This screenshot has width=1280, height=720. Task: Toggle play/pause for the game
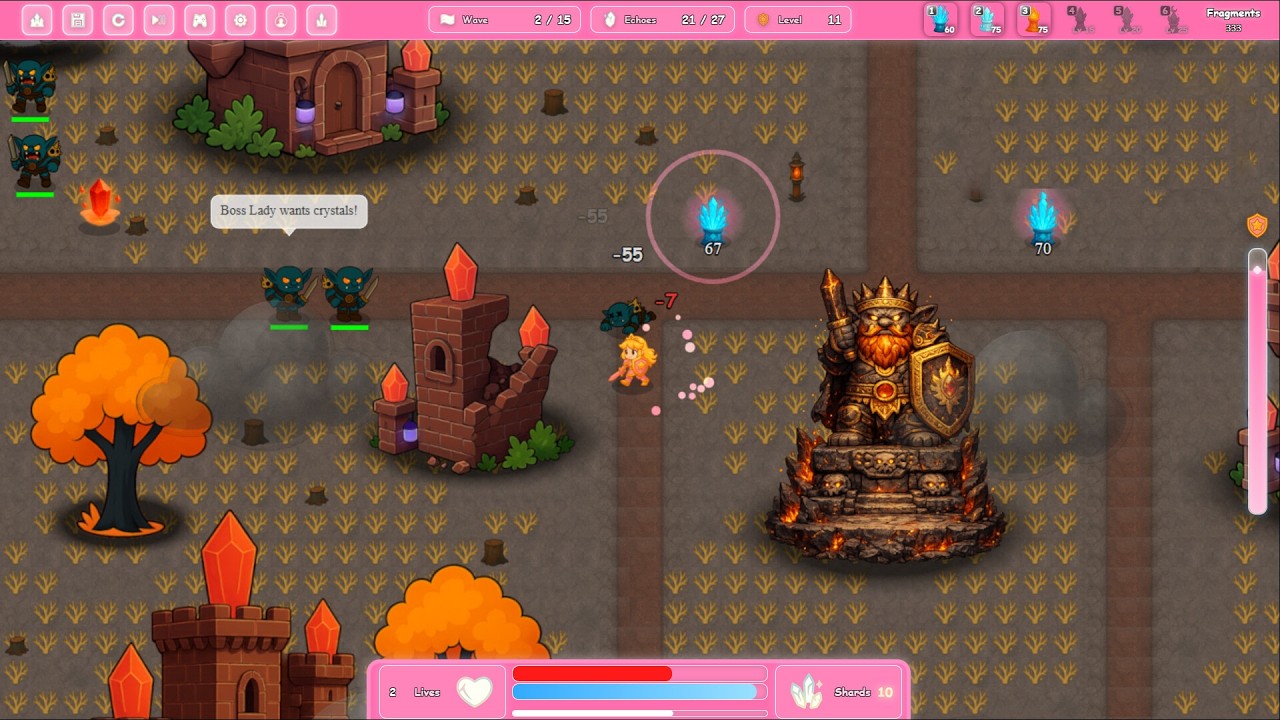coord(158,20)
